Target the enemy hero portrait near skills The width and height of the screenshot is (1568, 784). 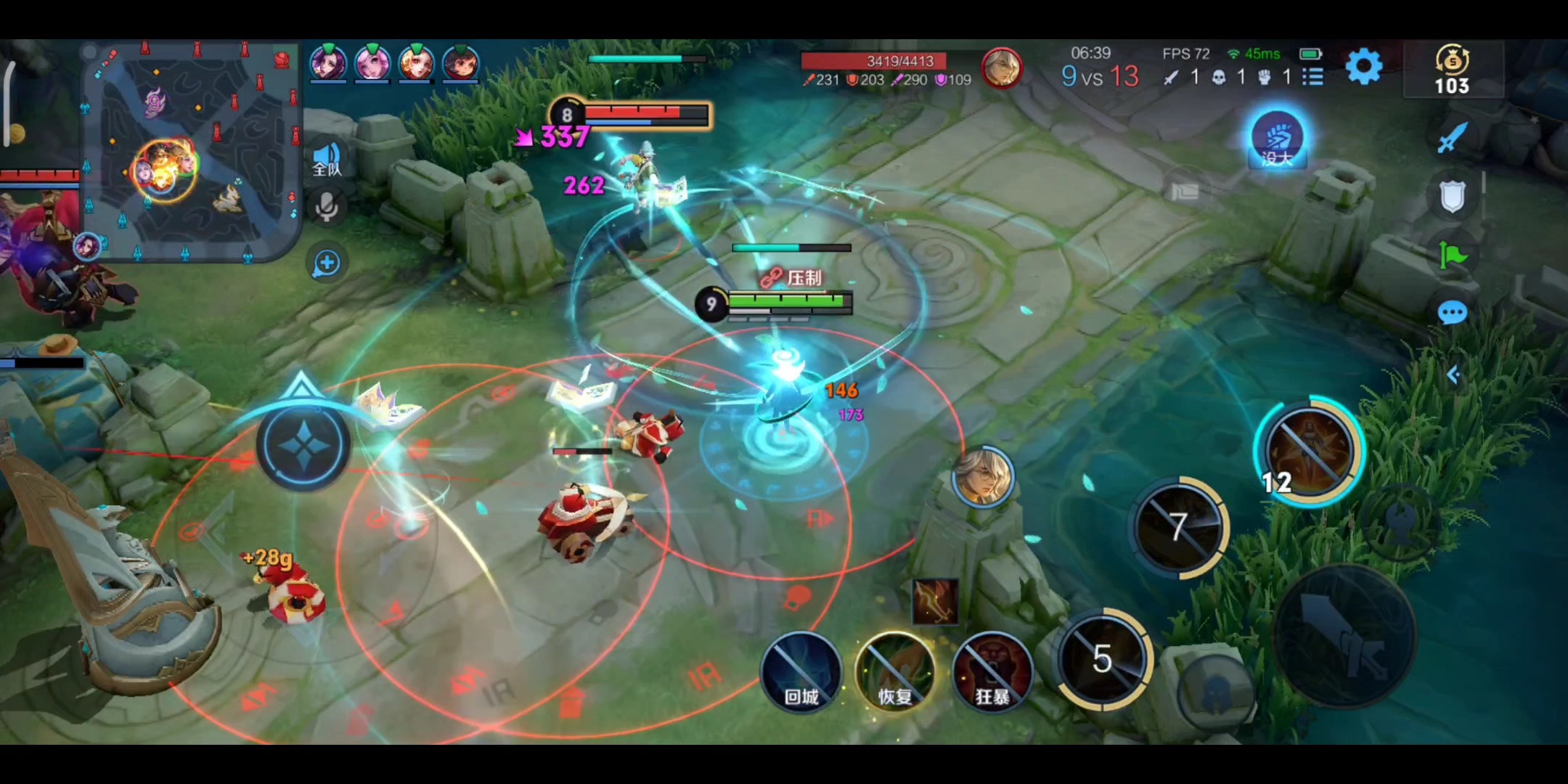click(x=983, y=475)
